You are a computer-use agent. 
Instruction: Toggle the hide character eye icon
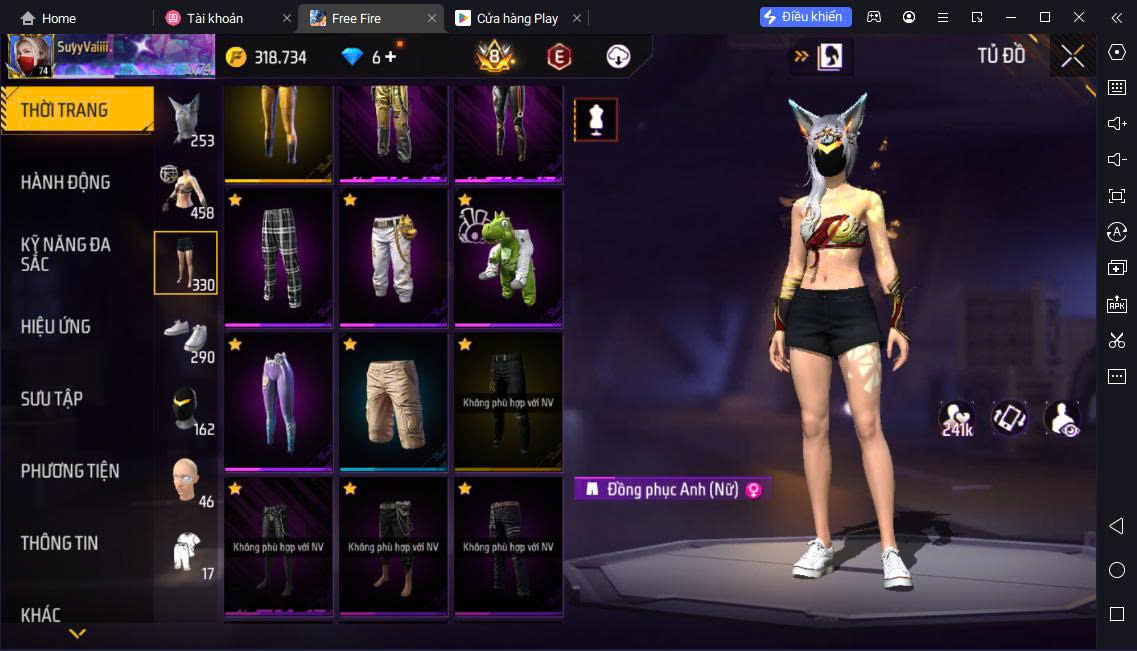(x=1061, y=419)
